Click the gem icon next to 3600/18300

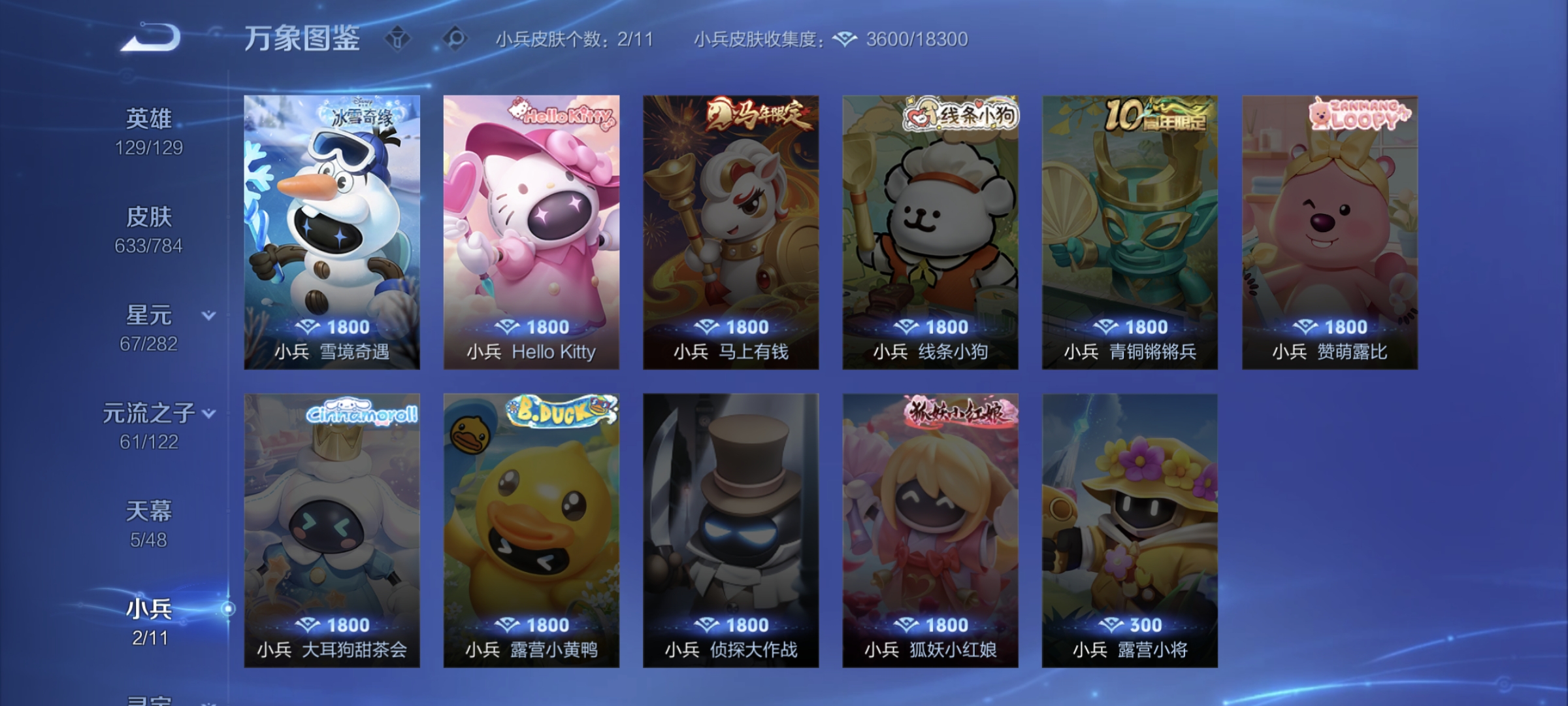click(842, 40)
